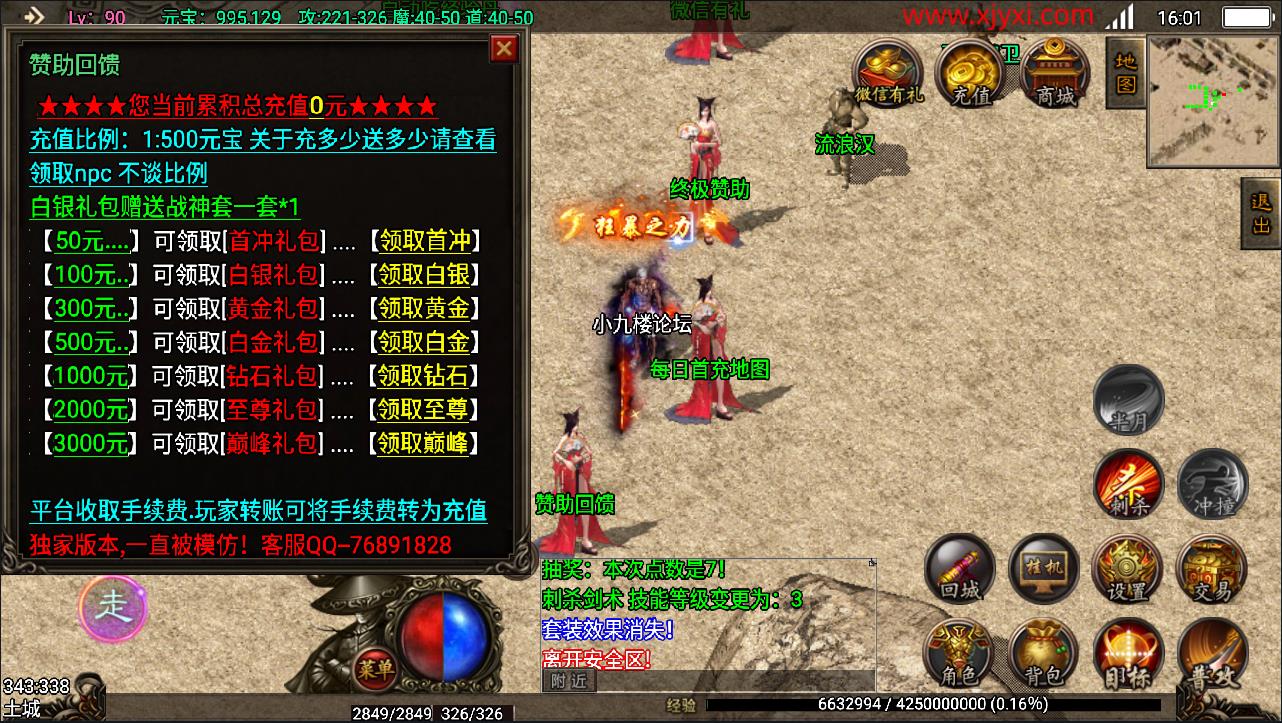Viewport: 1282px width, 723px height.
Task: Claim the 领取巅峰 peak gift pack
Action: coord(424,443)
